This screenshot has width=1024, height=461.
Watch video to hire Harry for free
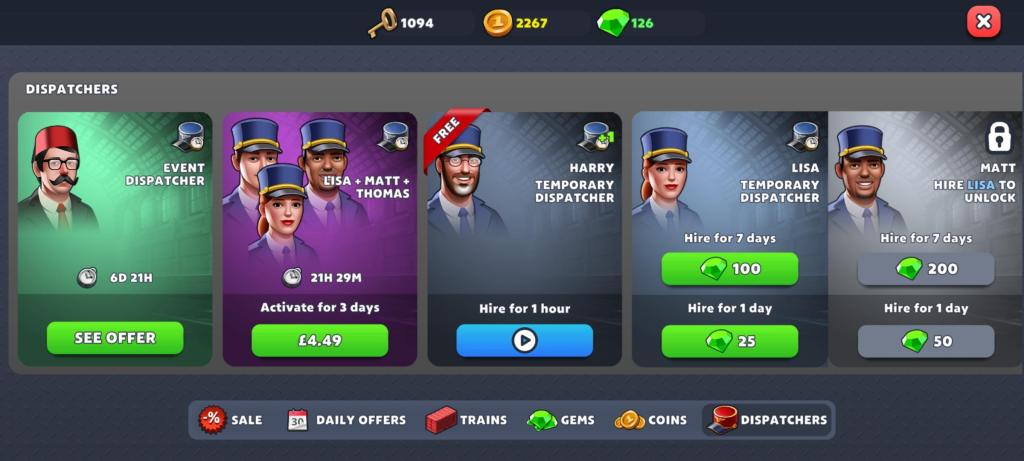(x=524, y=341)
